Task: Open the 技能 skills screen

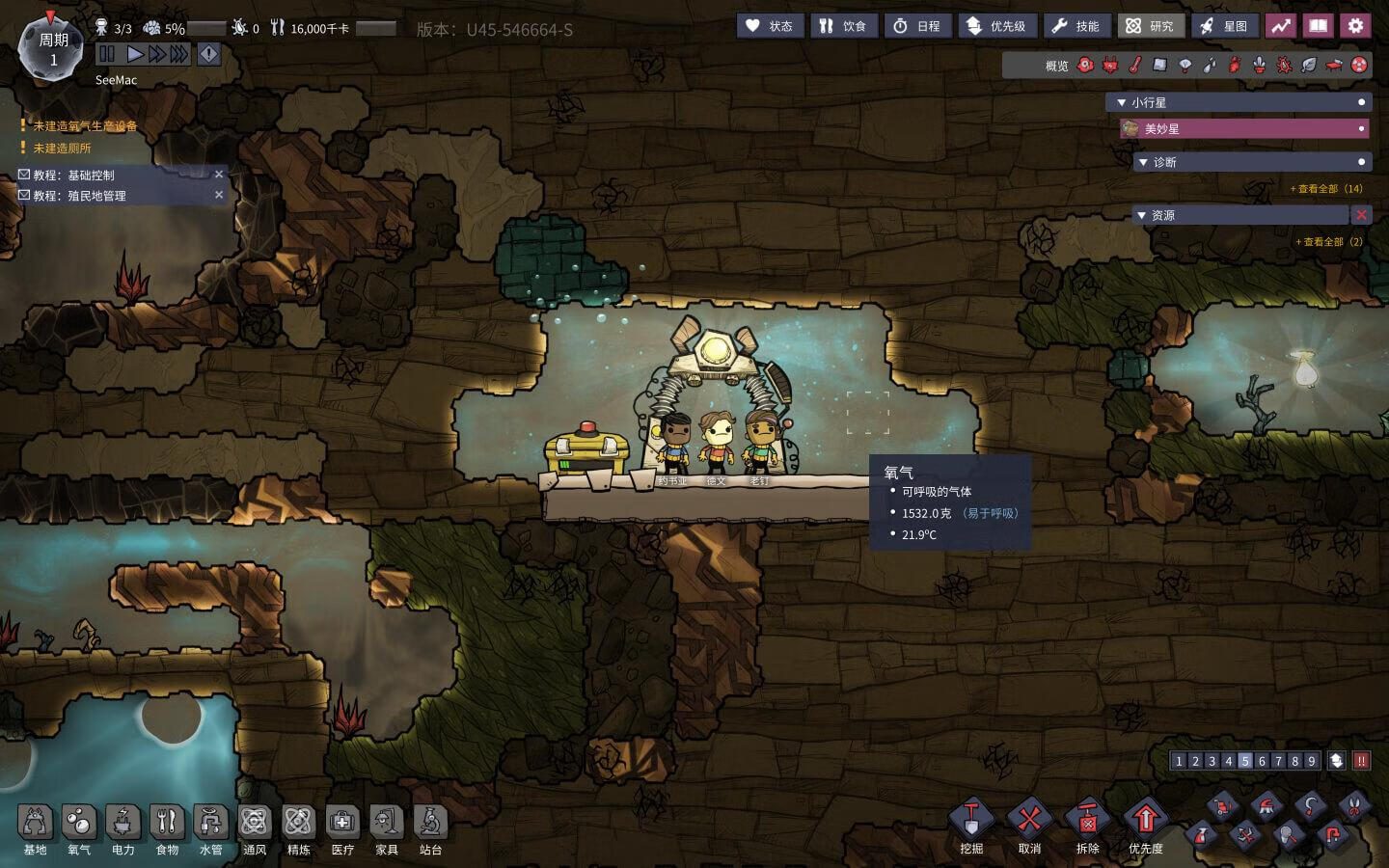Action: [1076, 26]
